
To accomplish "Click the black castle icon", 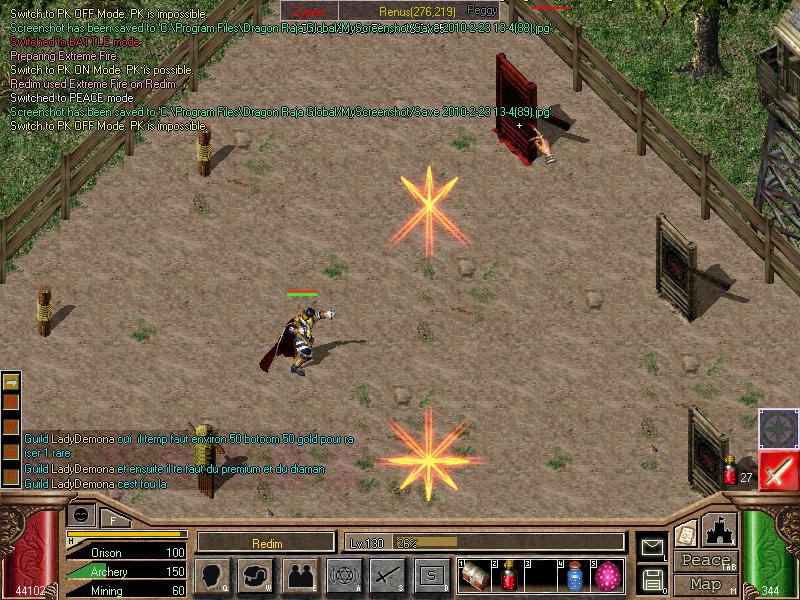I will tap(719, 529).
